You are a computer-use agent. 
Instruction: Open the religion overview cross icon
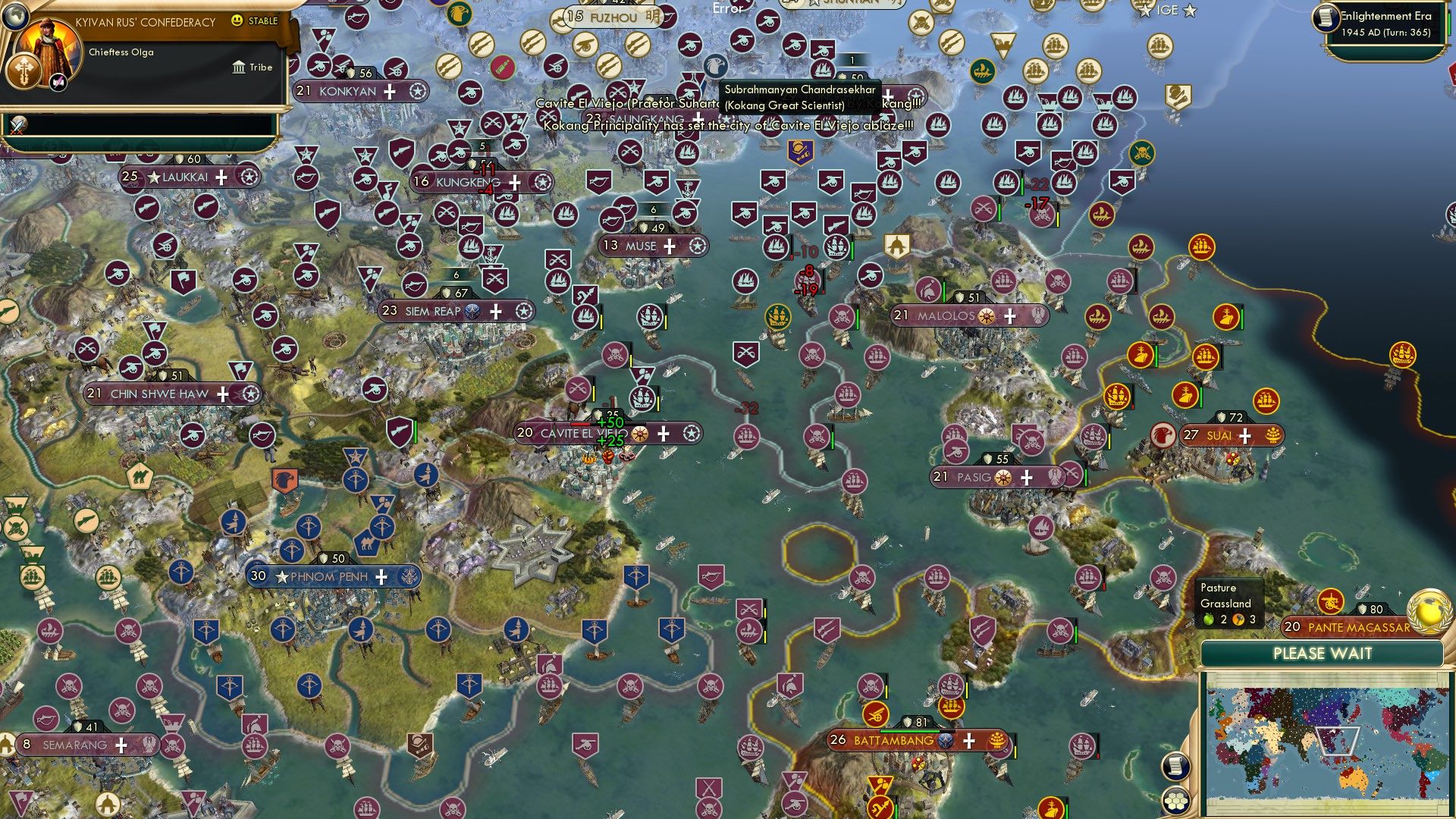point(24,71)
